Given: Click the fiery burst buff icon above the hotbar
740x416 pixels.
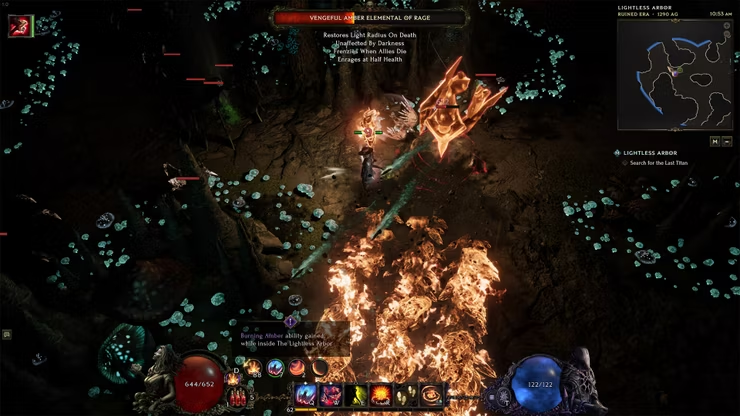Looking at the screenshot, I should 253,368.
